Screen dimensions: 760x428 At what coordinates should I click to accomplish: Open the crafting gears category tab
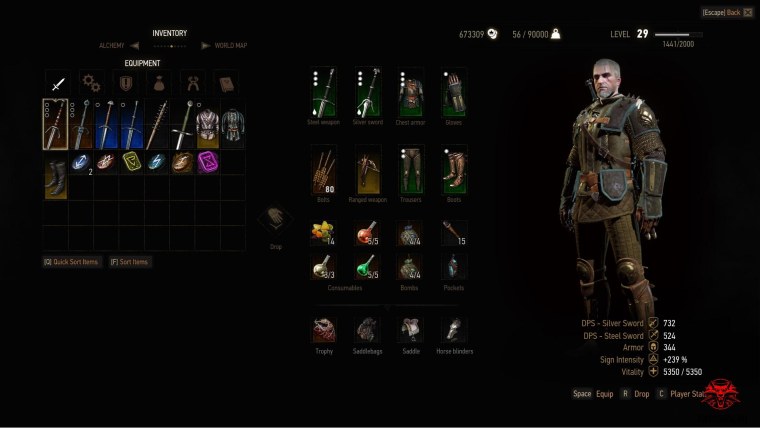coord(91,84)
